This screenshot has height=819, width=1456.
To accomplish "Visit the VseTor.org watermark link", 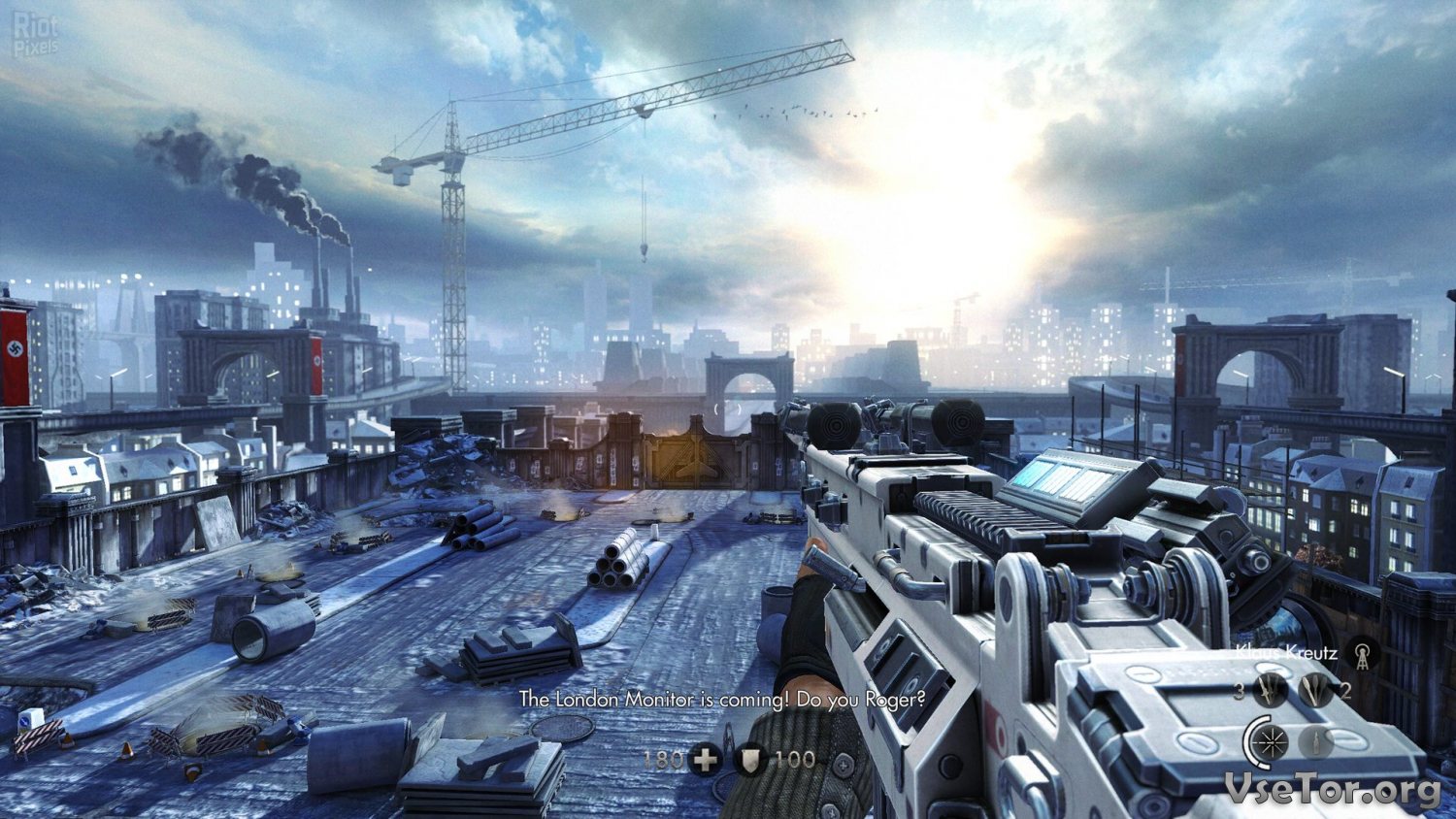I will pos(1332,789).
